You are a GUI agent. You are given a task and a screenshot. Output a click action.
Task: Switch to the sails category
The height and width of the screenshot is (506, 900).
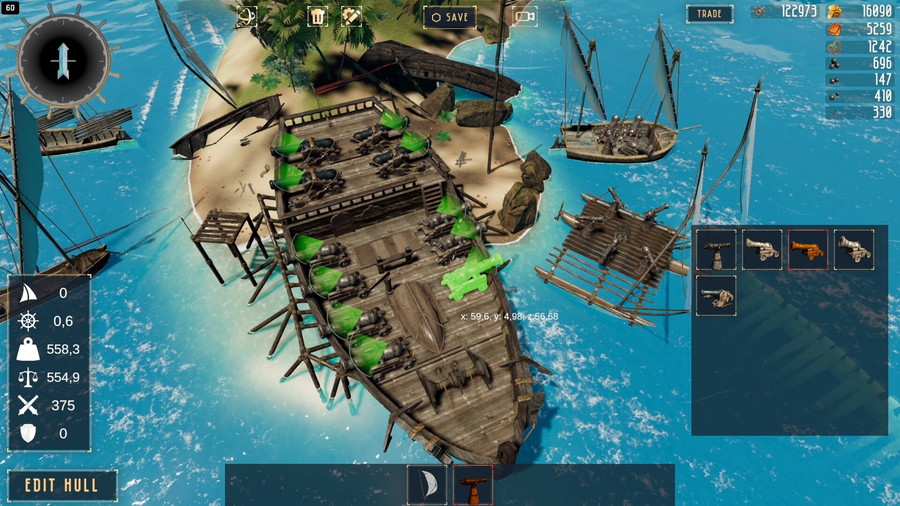point(426,485)
